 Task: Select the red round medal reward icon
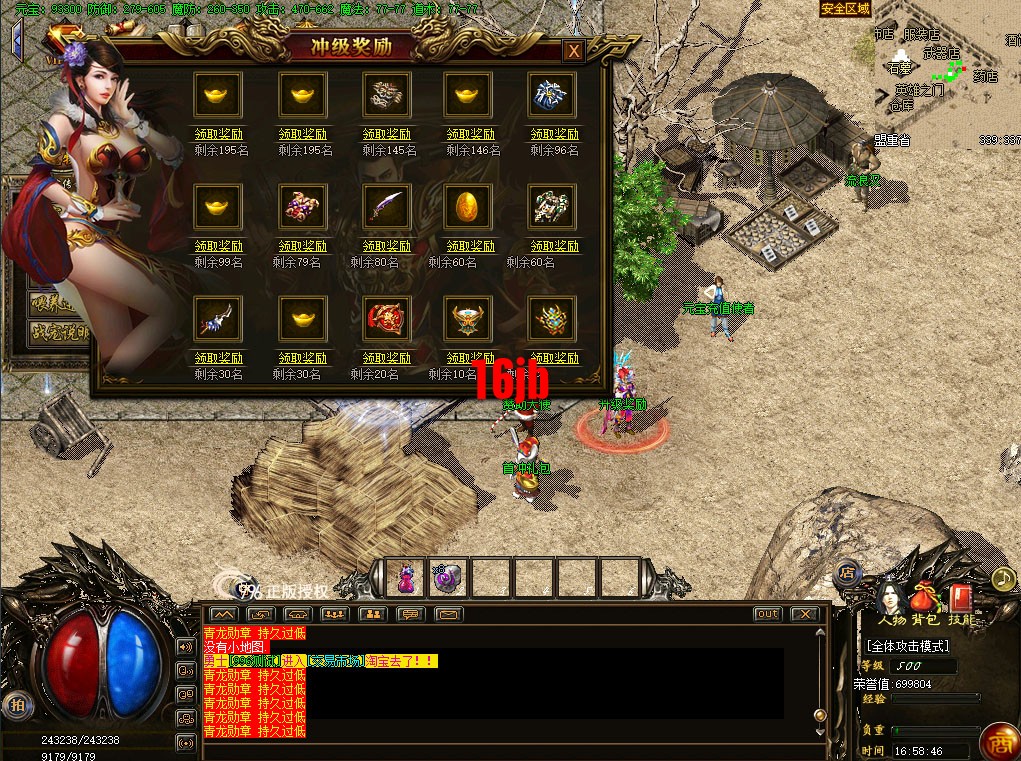[386, 319]
